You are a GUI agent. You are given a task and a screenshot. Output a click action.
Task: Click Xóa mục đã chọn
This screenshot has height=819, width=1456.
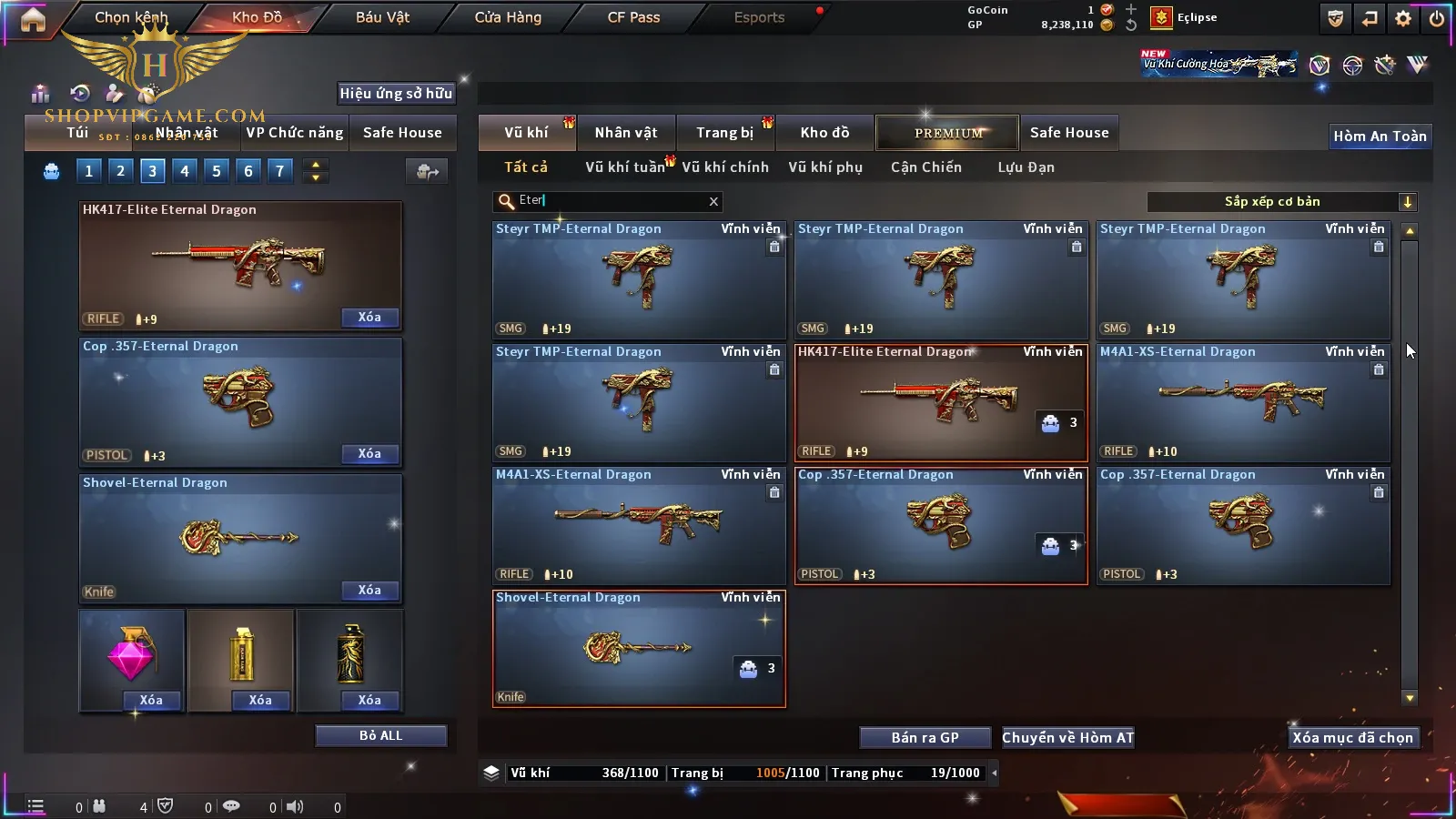pyautogui.click(x=1352, y=738)
